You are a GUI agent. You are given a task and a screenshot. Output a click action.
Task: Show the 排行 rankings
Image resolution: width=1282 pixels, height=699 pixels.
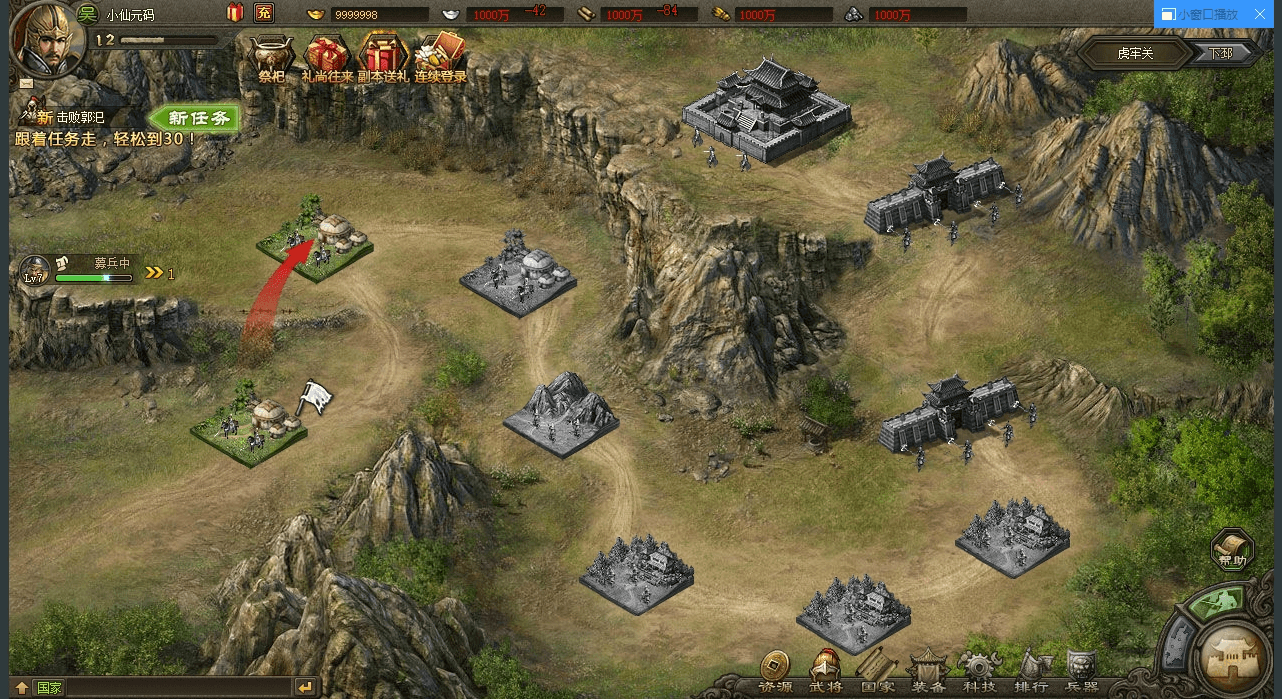1031,670
